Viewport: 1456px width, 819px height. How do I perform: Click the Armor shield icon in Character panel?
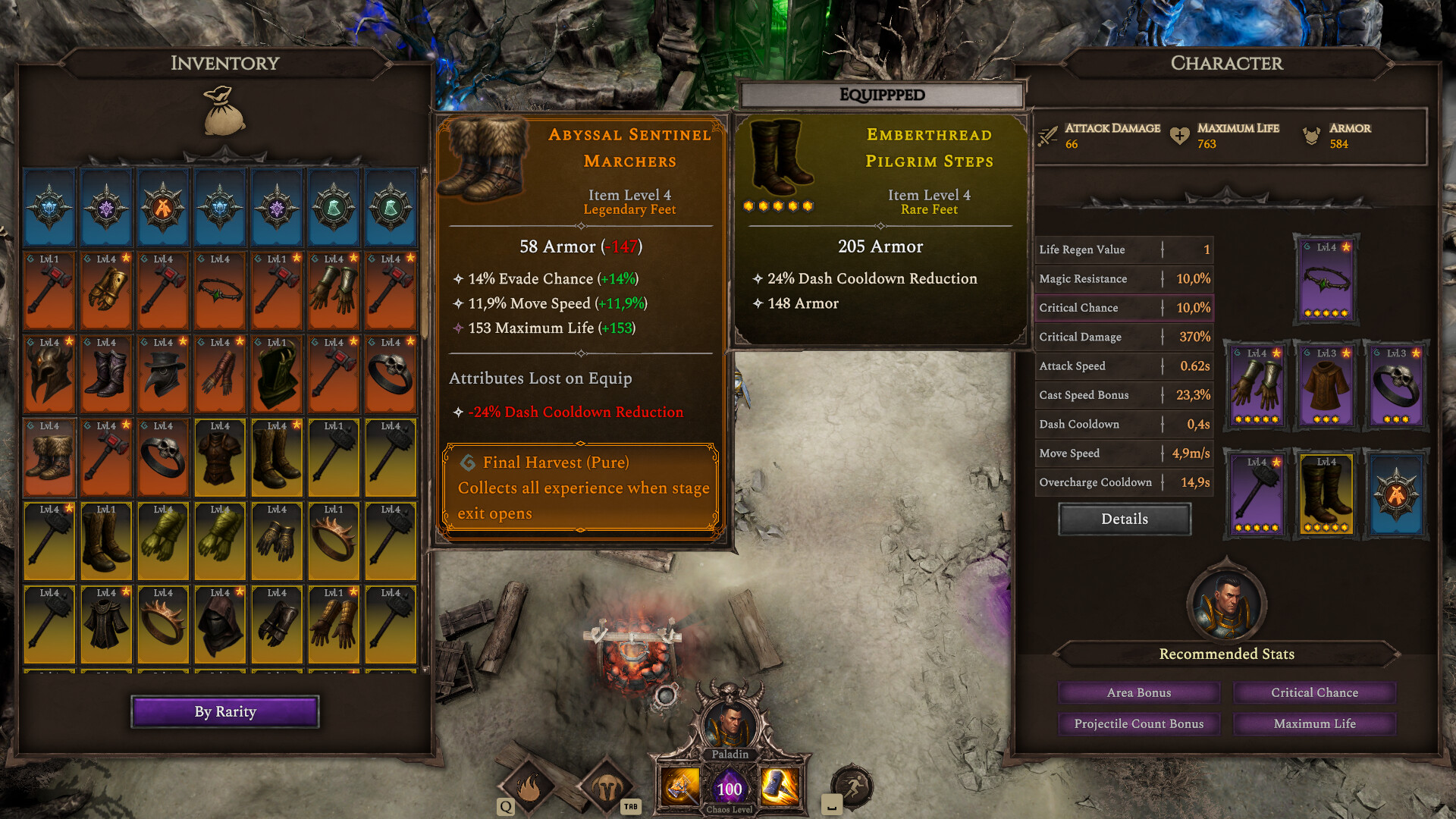point(1310,134)
